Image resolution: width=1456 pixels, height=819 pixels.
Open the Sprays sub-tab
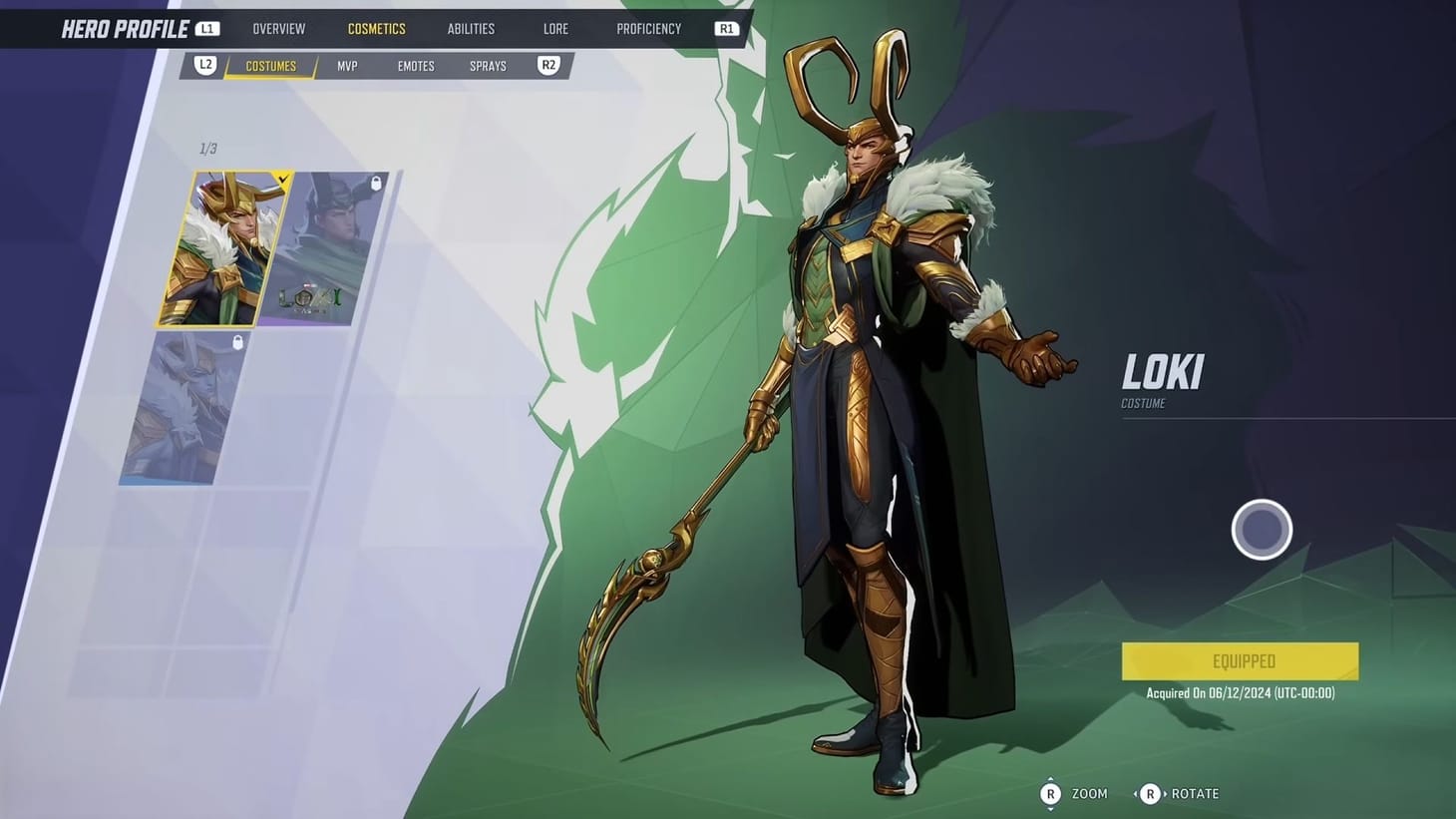coord(488,65)
